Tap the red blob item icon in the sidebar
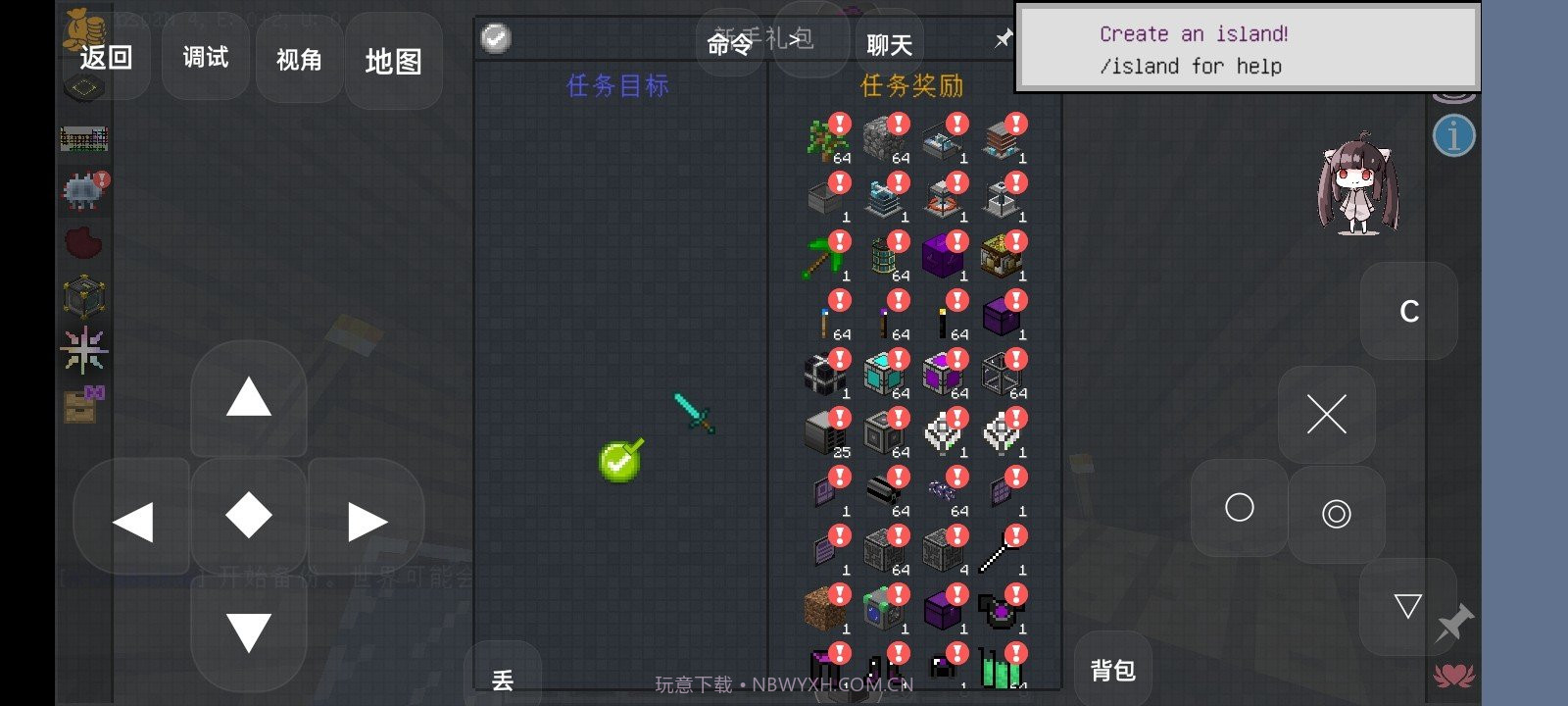Viewport: 1568px width, 706px height. [83, 240]
